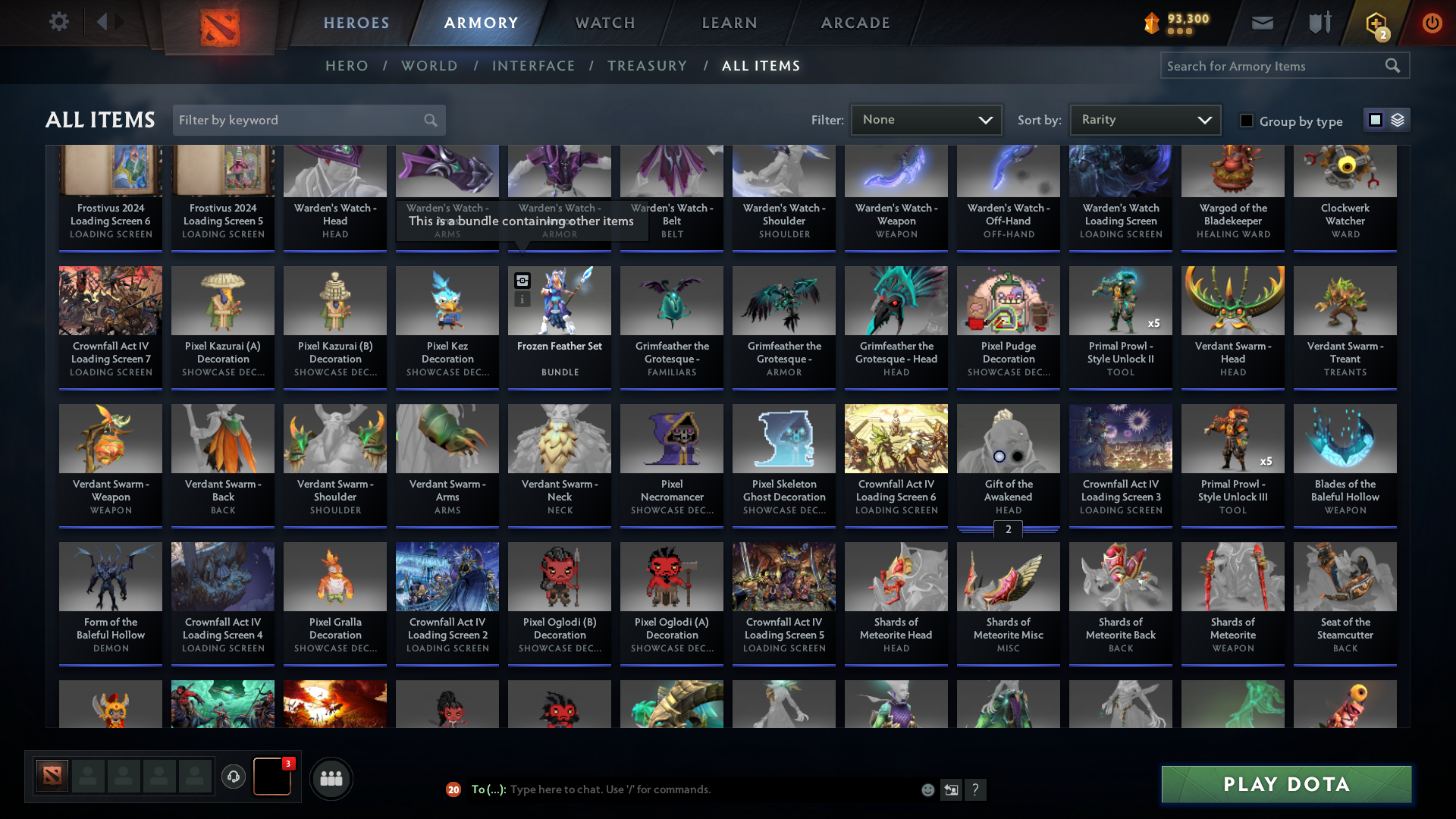Enable the Group by type checkbox
Image resolution: width=1456 pixels, height=819 pixels.
1247,120
